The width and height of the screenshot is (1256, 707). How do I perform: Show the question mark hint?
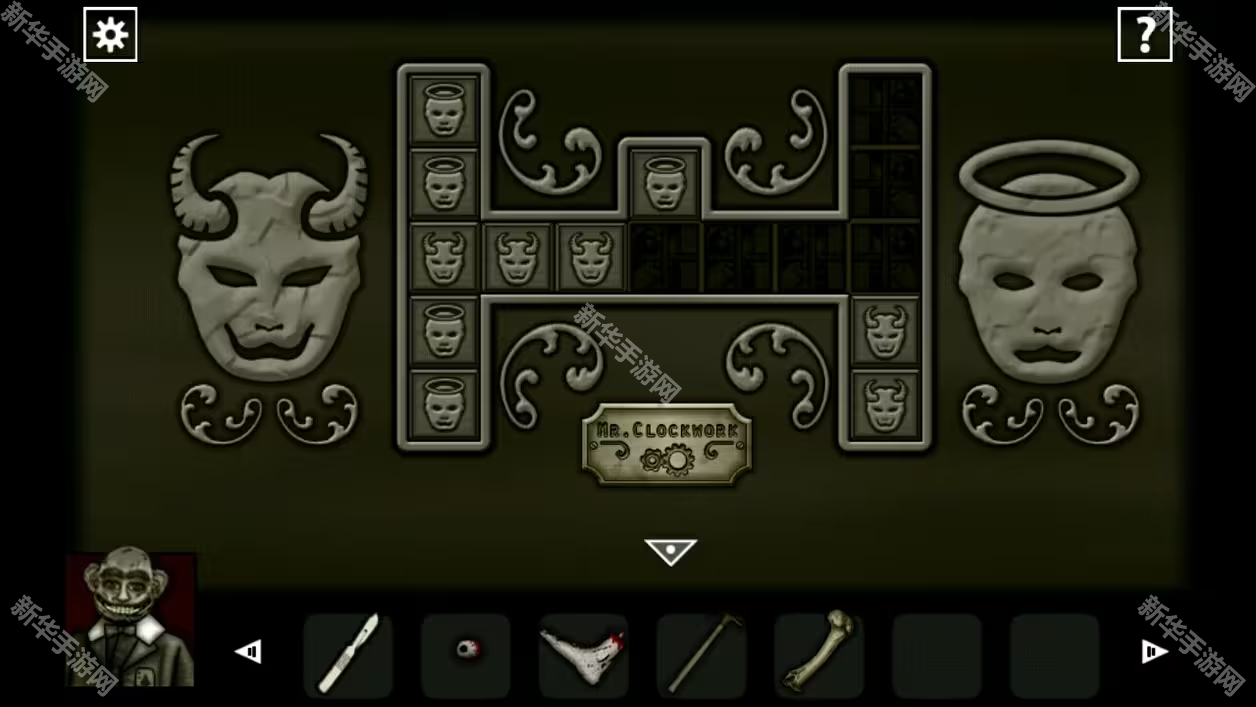(x=1144, y=35)
